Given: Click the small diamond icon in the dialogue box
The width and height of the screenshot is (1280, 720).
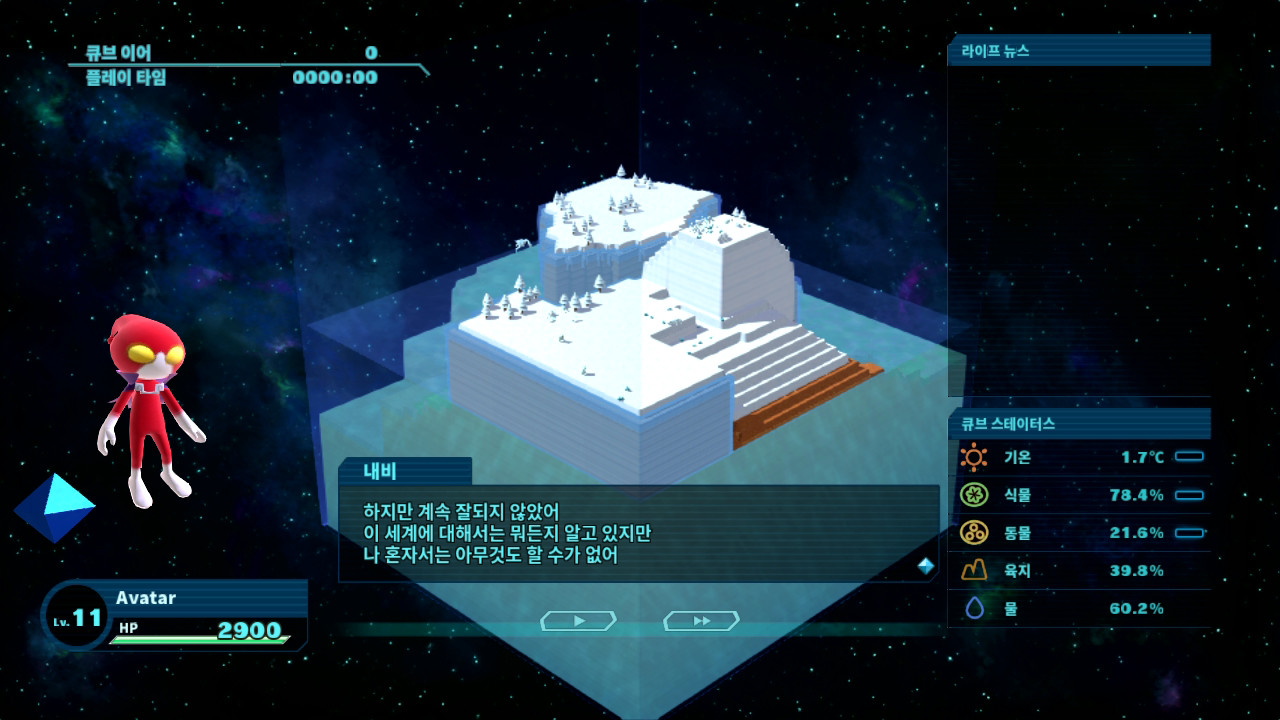Looking at the screenshot, I should pos(925,564).
